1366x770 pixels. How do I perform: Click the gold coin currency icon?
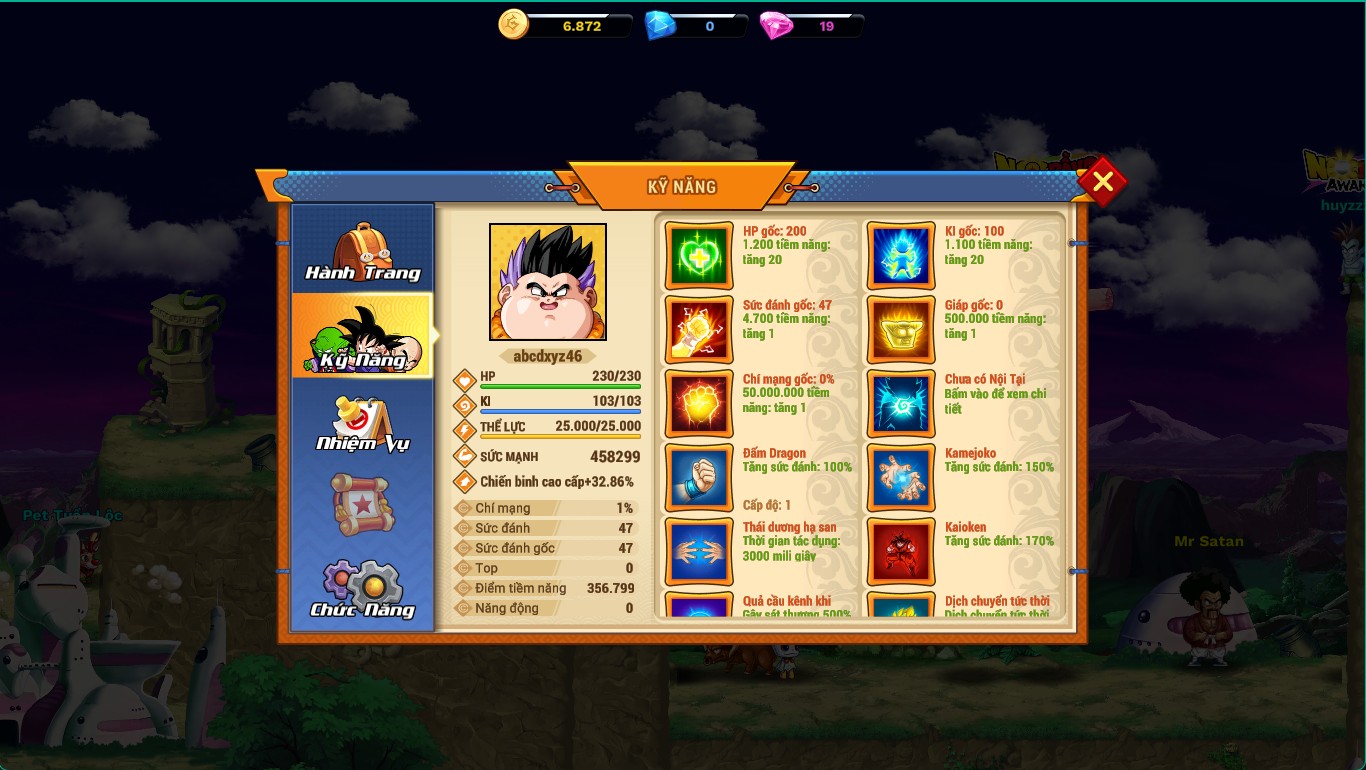tap(513, 25)
